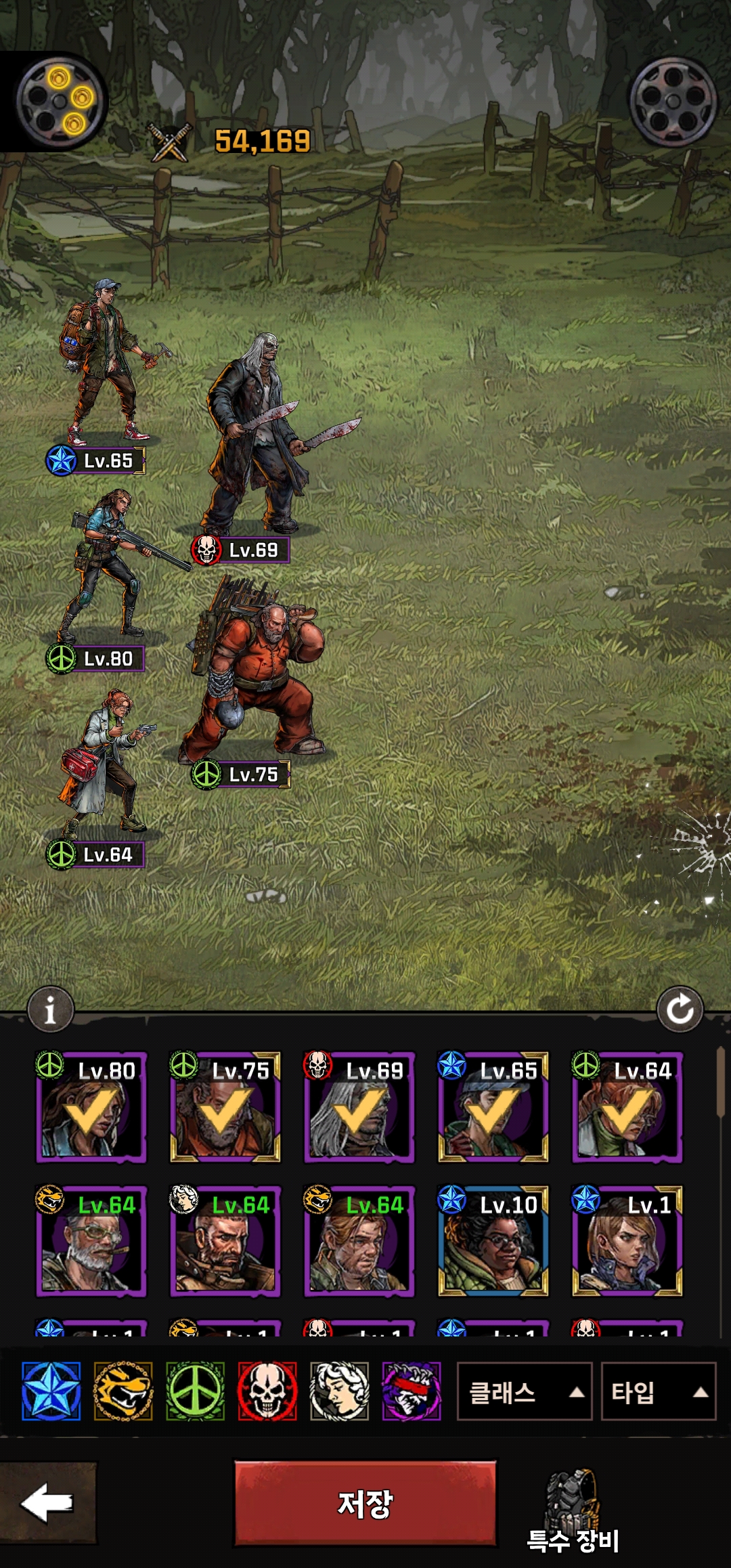Select the Lv.64 old man with cigar card

click(x=91, y=1241)
